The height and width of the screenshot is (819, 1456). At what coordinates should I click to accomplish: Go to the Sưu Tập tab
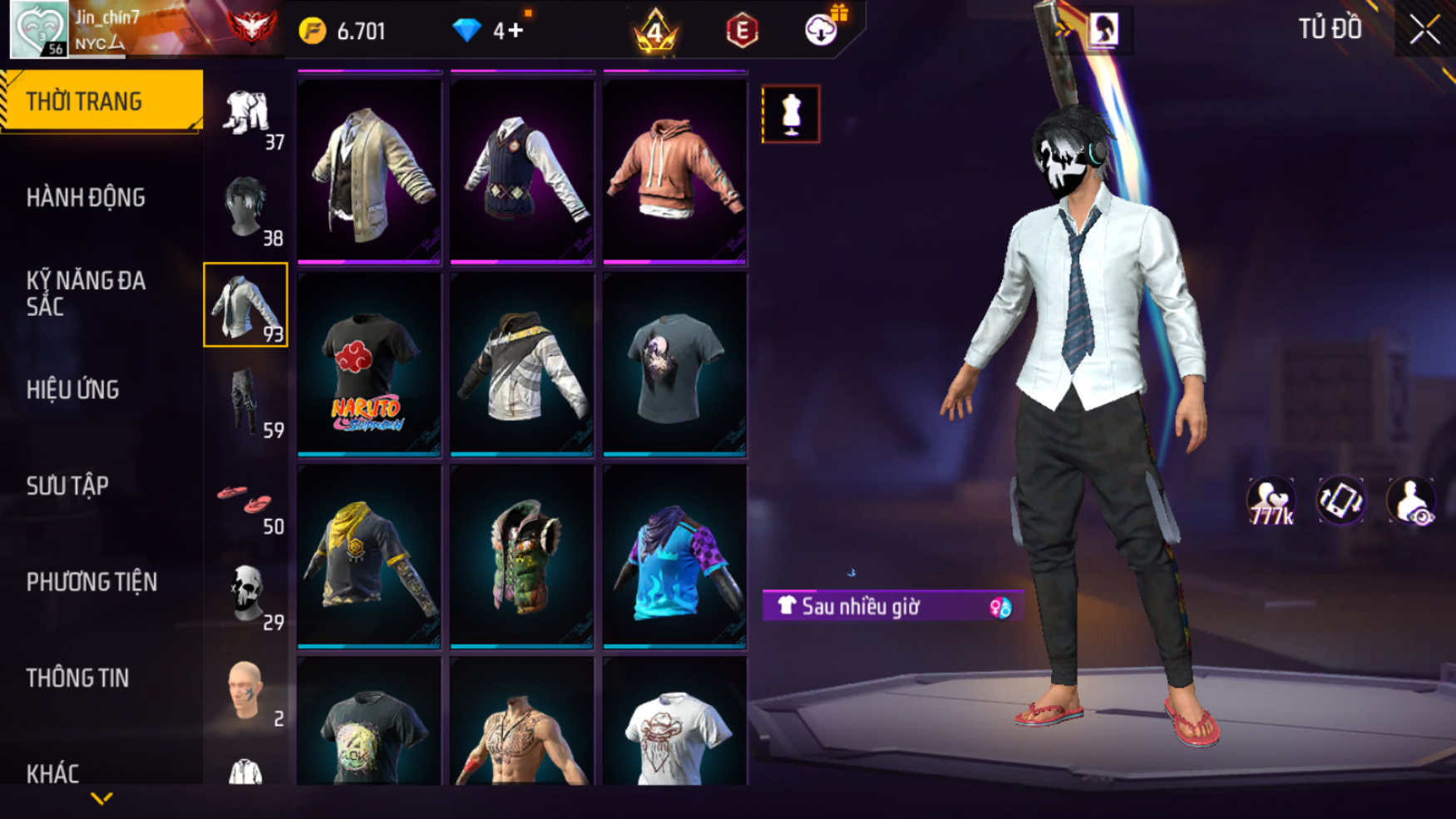[x=67, y=486]
